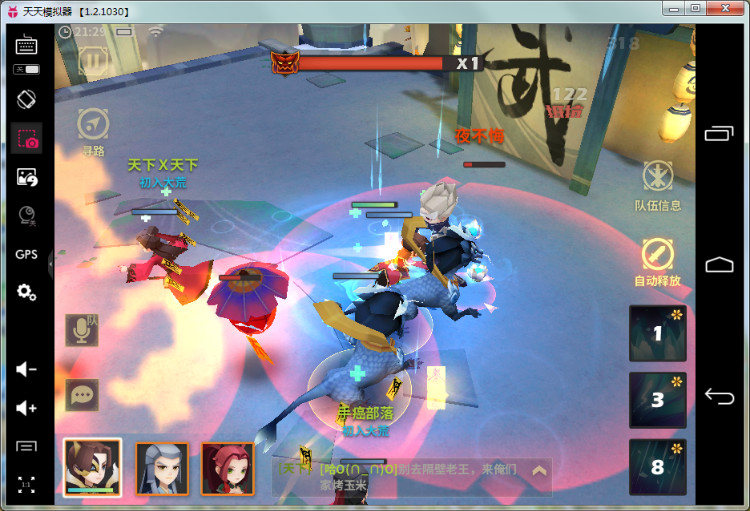Select the brown-haired hero portrait

pyautogui.click(x=92, y=467)
